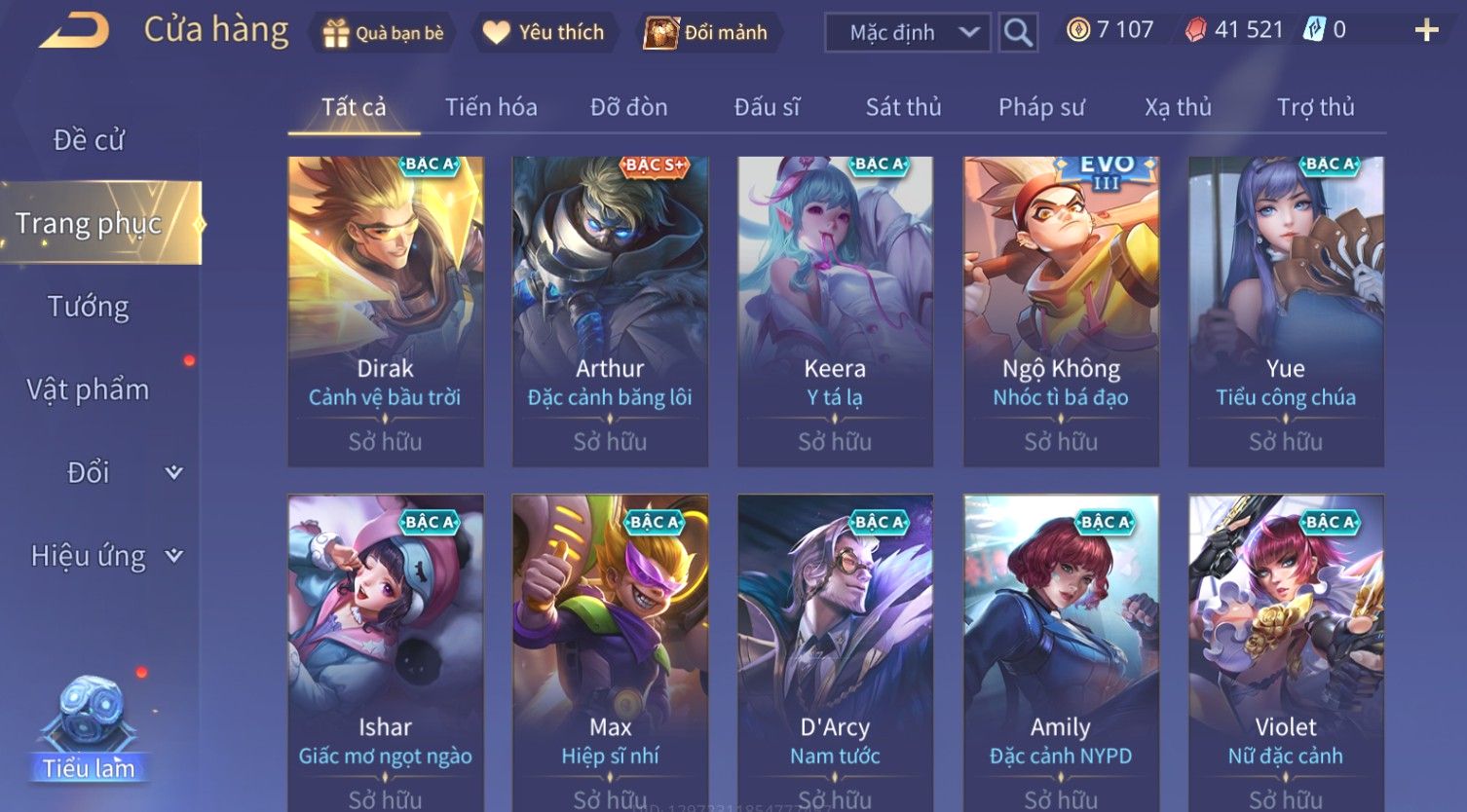This screenshot has height=812, width=1467.
Task: Click the magnifying glass search button
Action: [1018, 33]
